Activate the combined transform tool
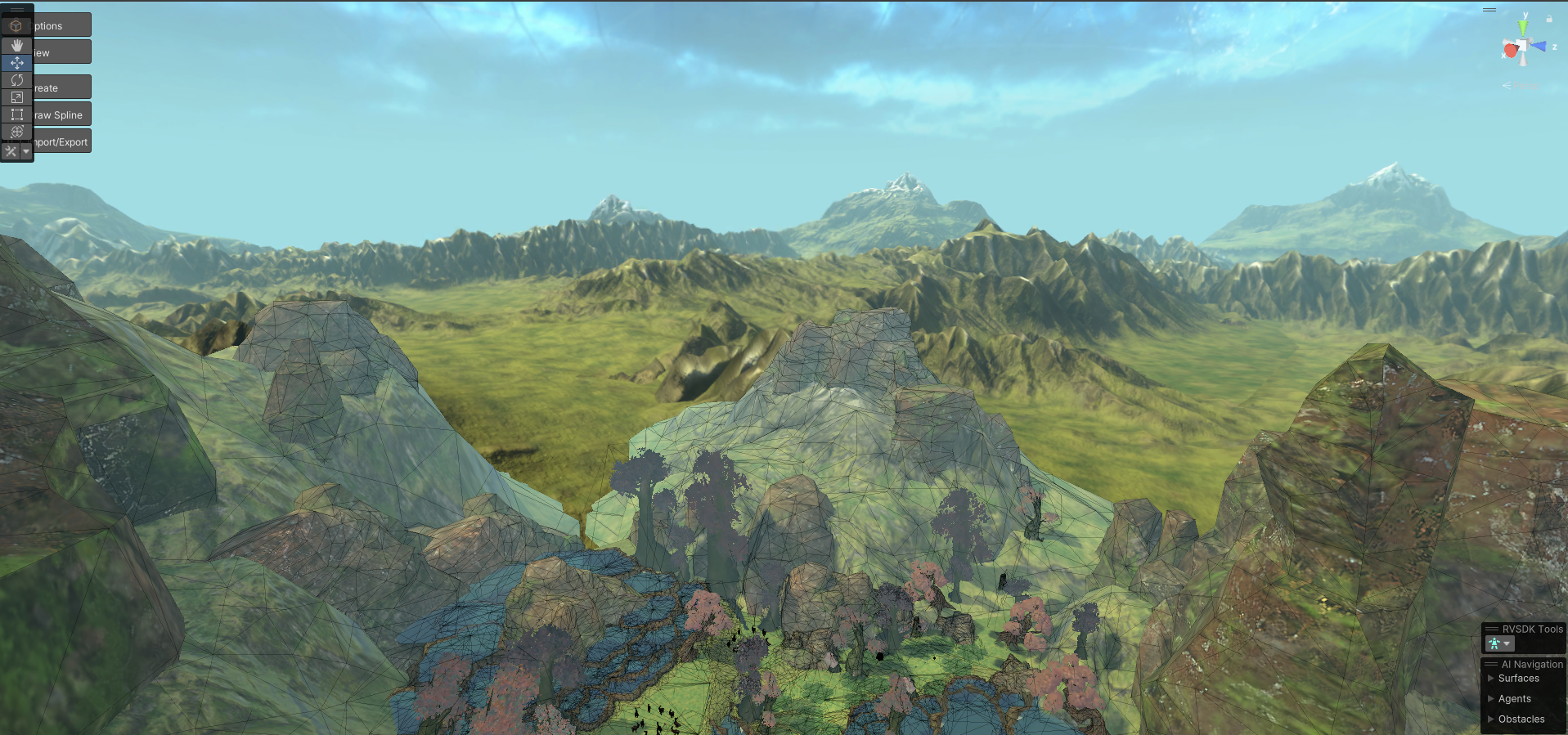Image resolution: width=1568 pixels, height=735 pixels. coord(16,132)
